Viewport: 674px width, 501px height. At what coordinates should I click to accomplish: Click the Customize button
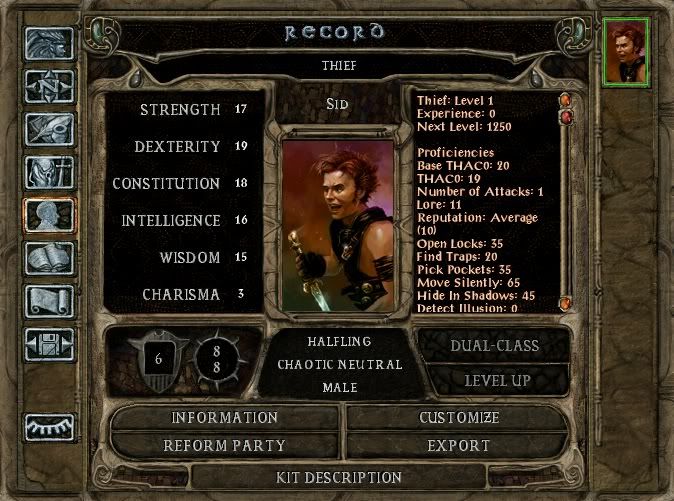pyautogui.click(x=459, y=418)
